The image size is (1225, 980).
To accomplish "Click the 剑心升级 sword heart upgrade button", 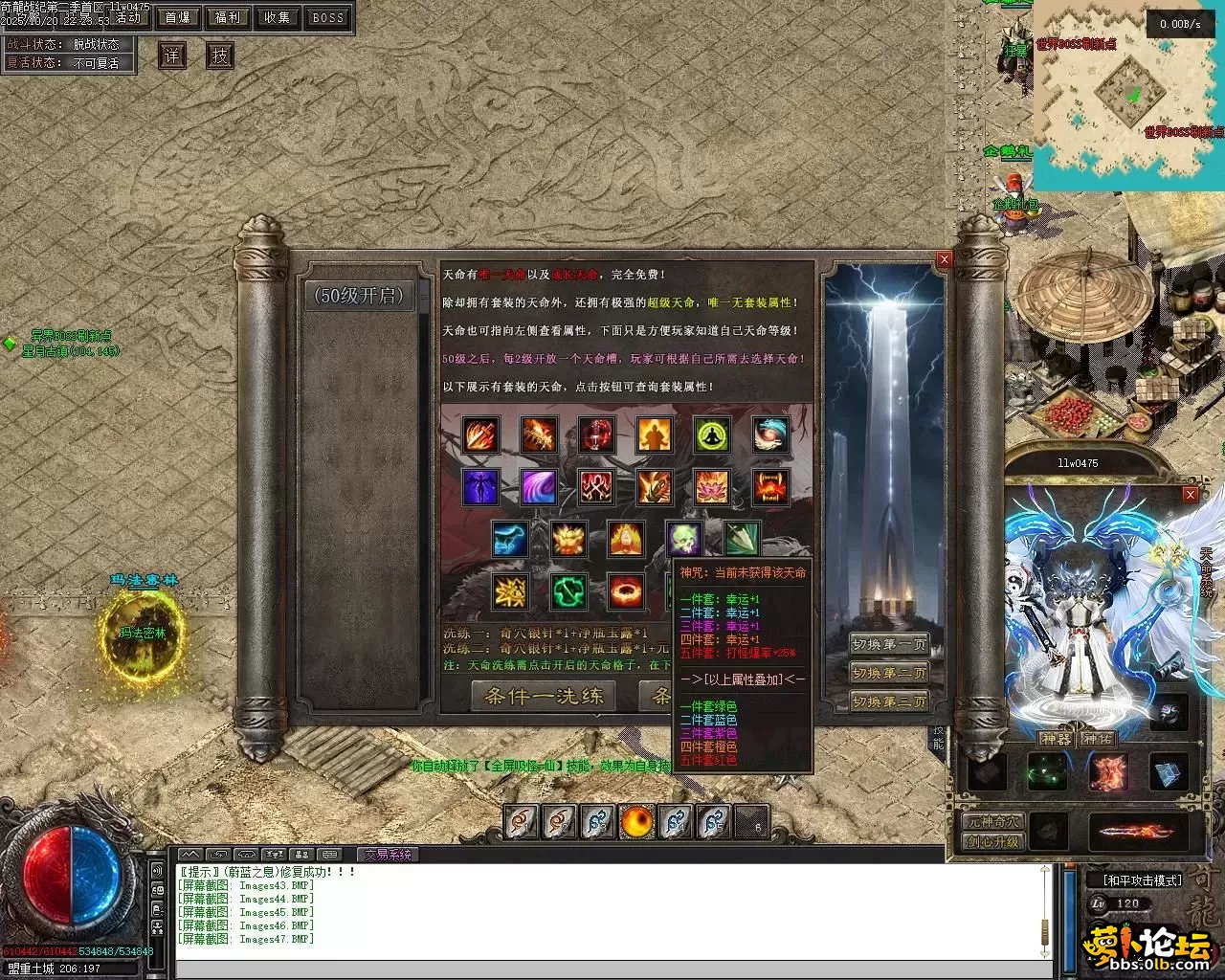I will (x=992, y=842).
